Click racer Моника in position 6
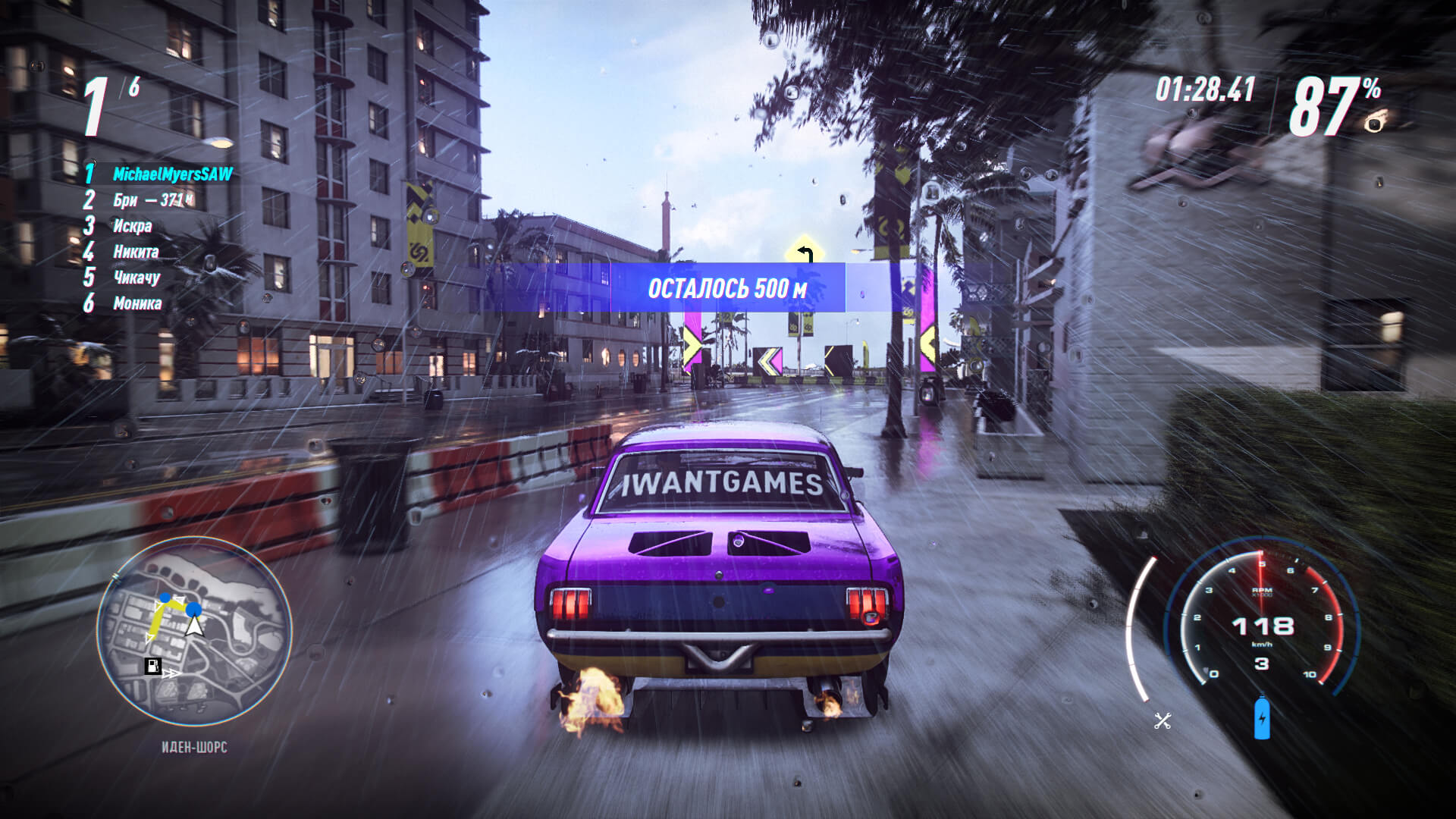The image size is (1456, 819). coord(139,303)
